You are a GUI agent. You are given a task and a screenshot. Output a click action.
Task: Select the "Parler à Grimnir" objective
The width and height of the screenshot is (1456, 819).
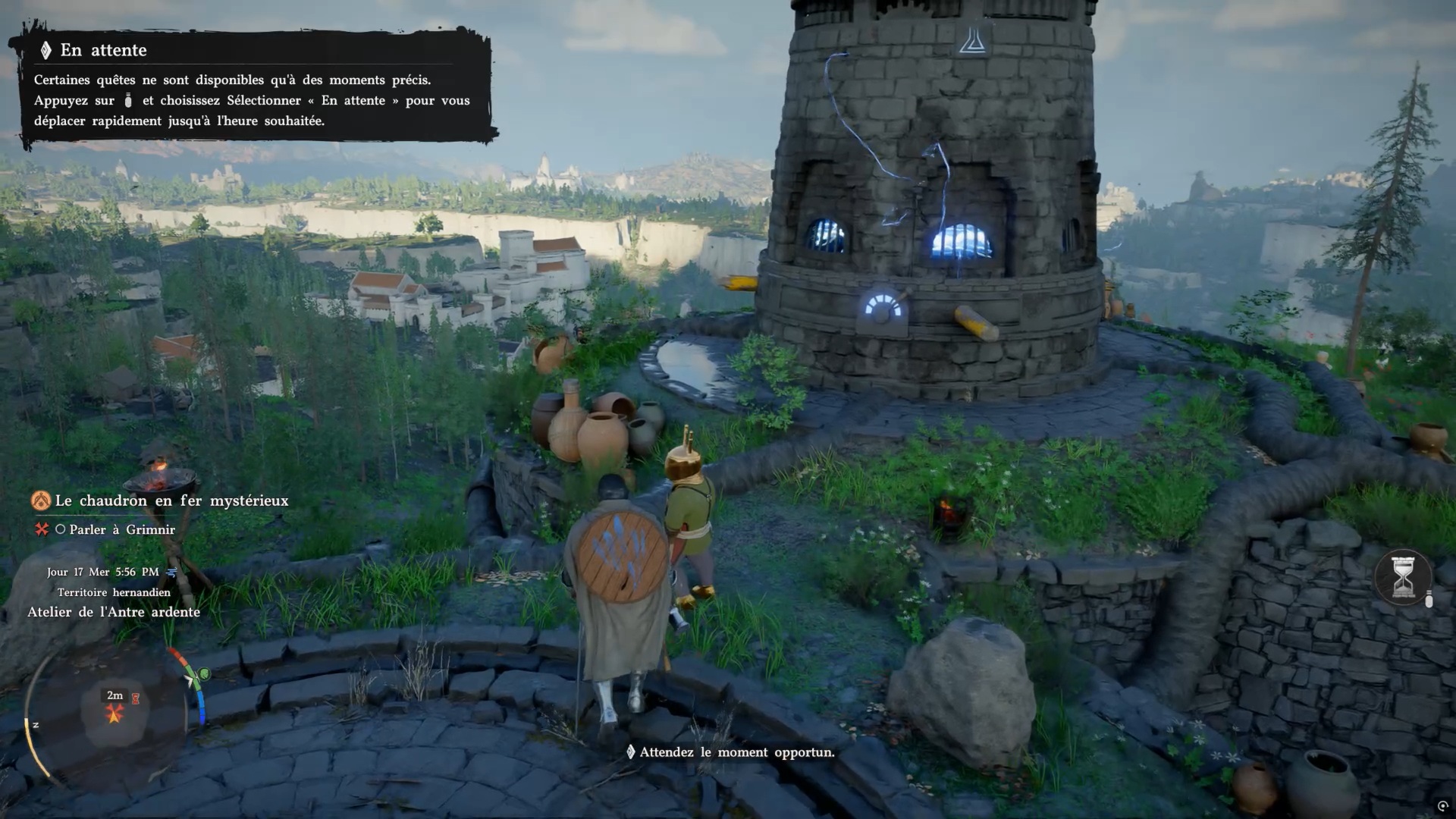pos(121,529)
